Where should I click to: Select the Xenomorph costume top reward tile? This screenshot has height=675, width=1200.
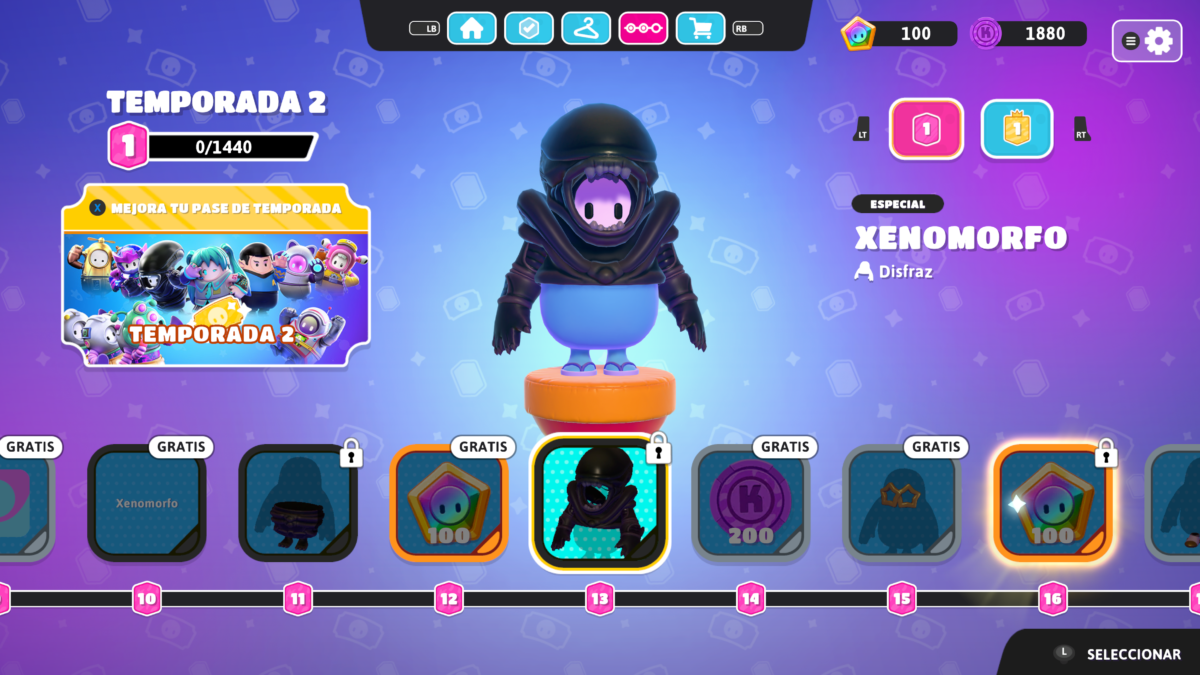599,503
